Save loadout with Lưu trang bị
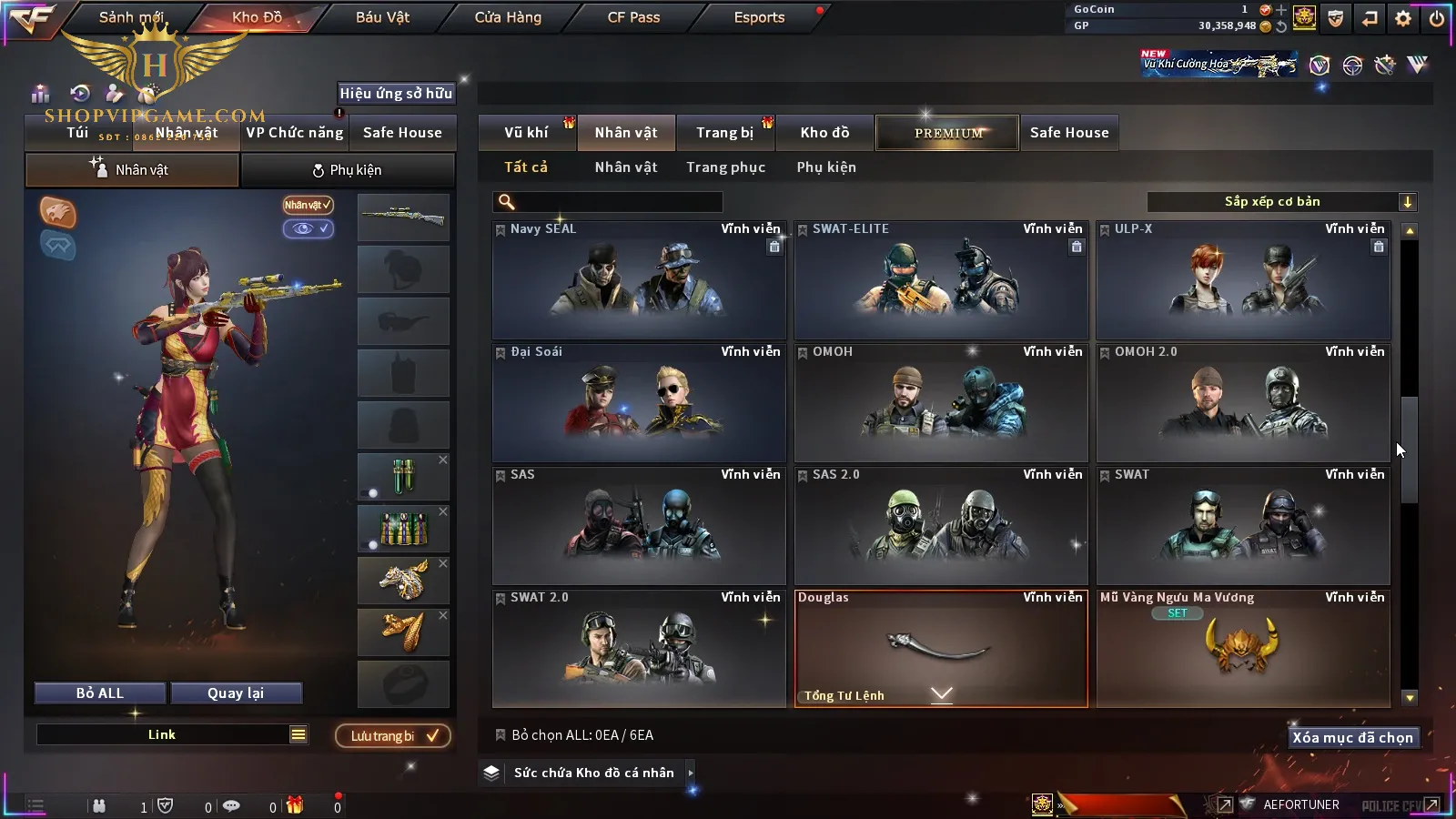The height and width of the screenshot is (819, 1456). pos(393,736)
